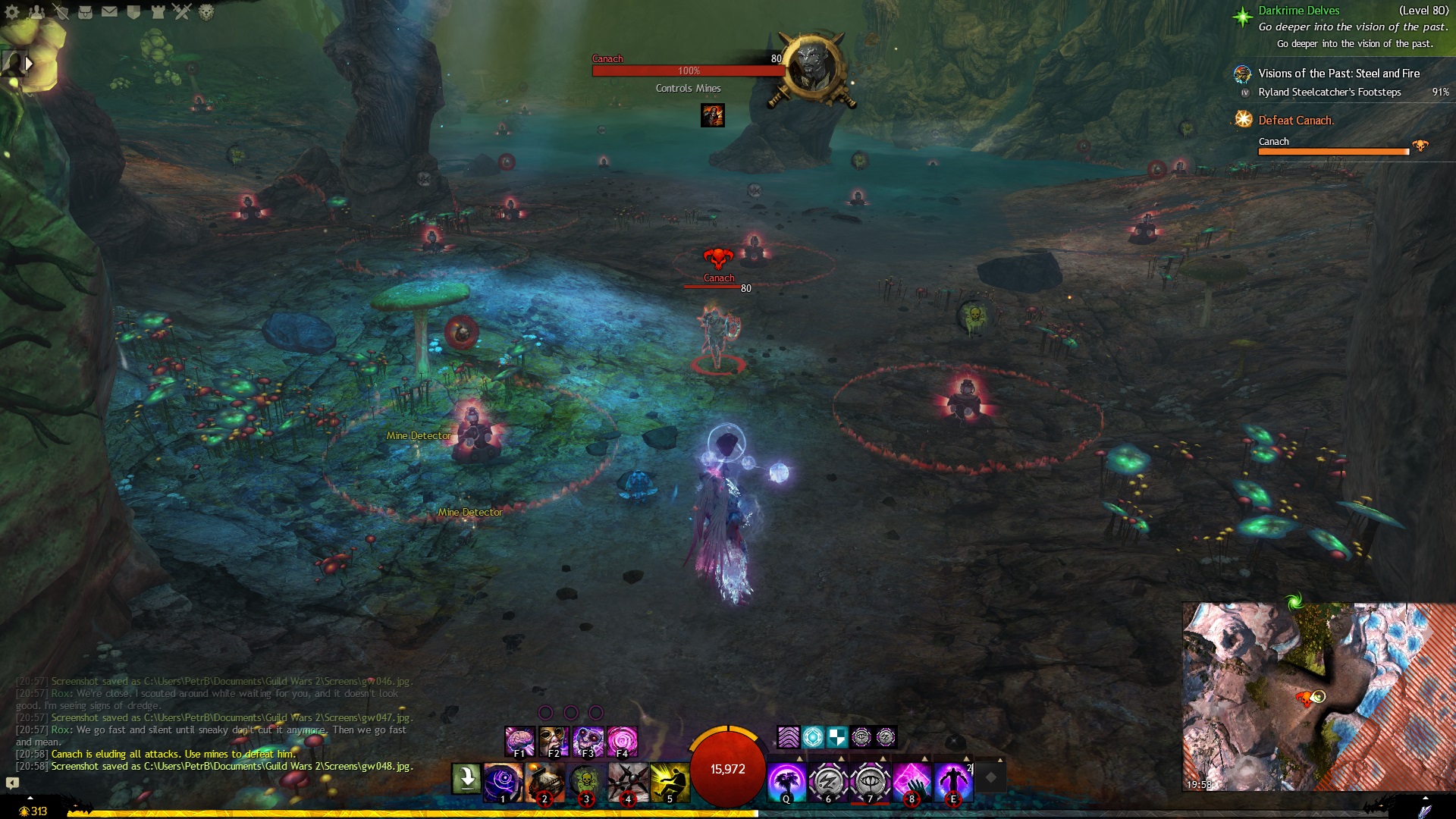Select the Defeat Canach objective tracker
This screenshot has width=1456, height=819.
[1296, 121]
